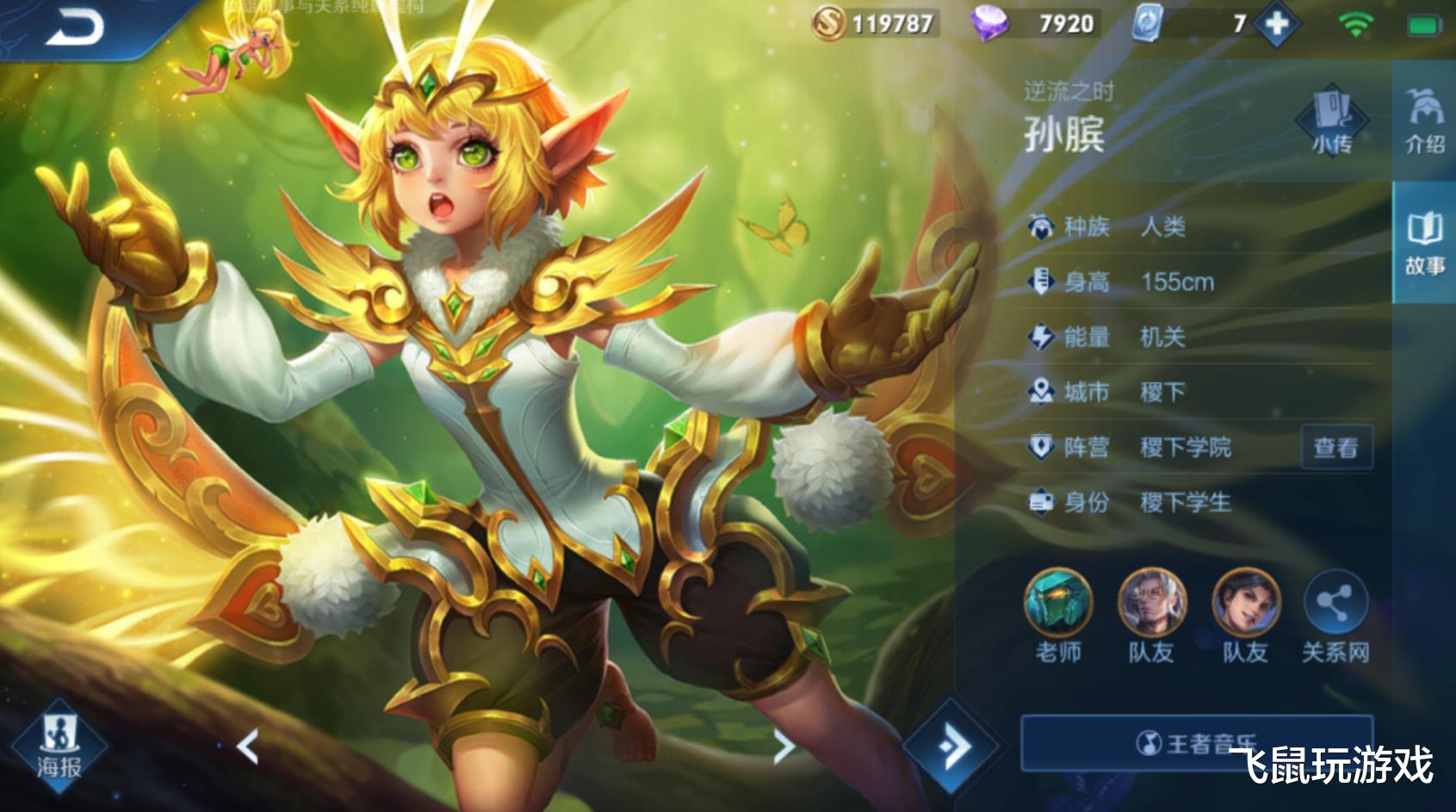1456x812 pixels.
Task: Play the 王者音乐 track
Action: coord(1196,743)
